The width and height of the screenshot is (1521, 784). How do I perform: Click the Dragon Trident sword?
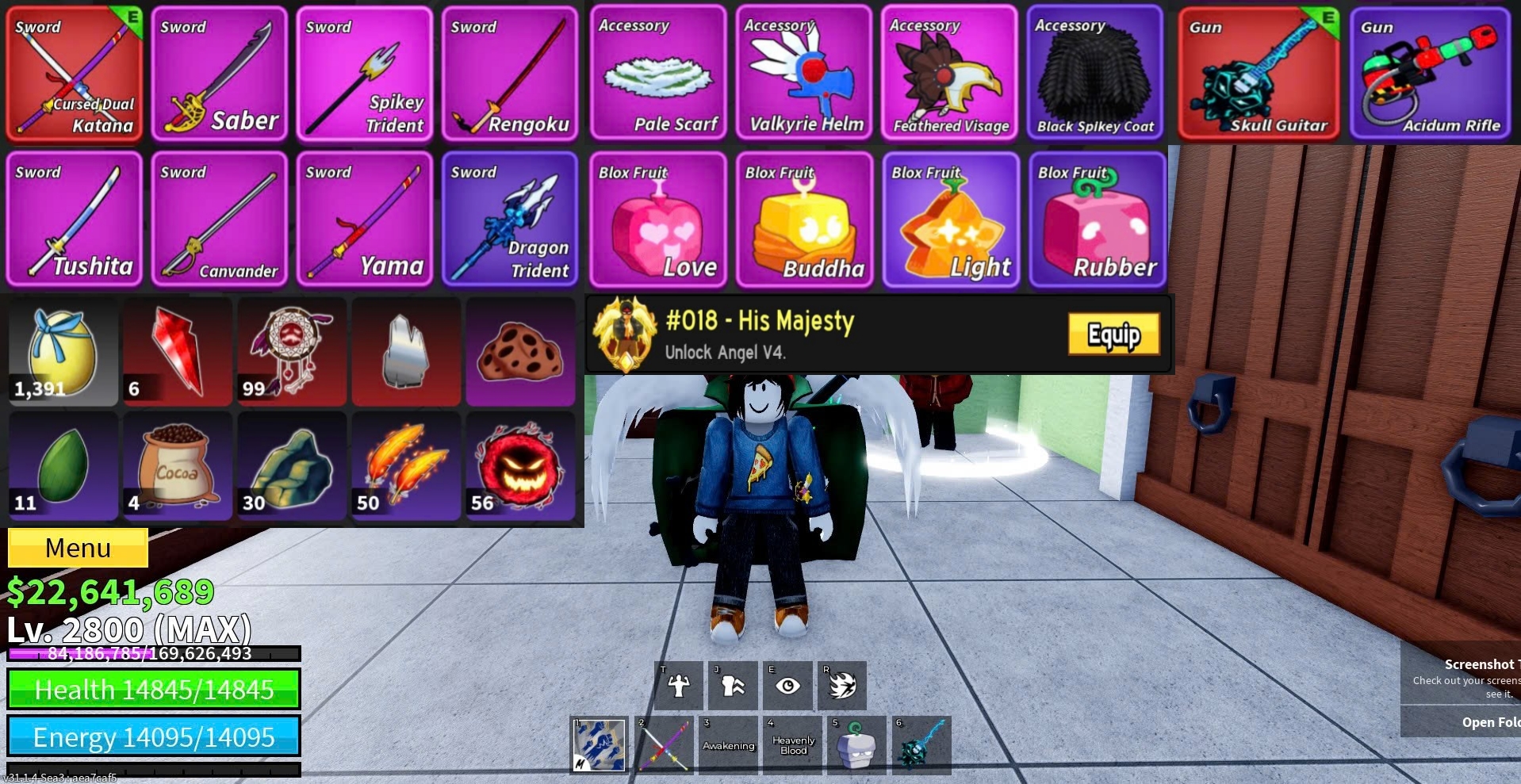510,219
